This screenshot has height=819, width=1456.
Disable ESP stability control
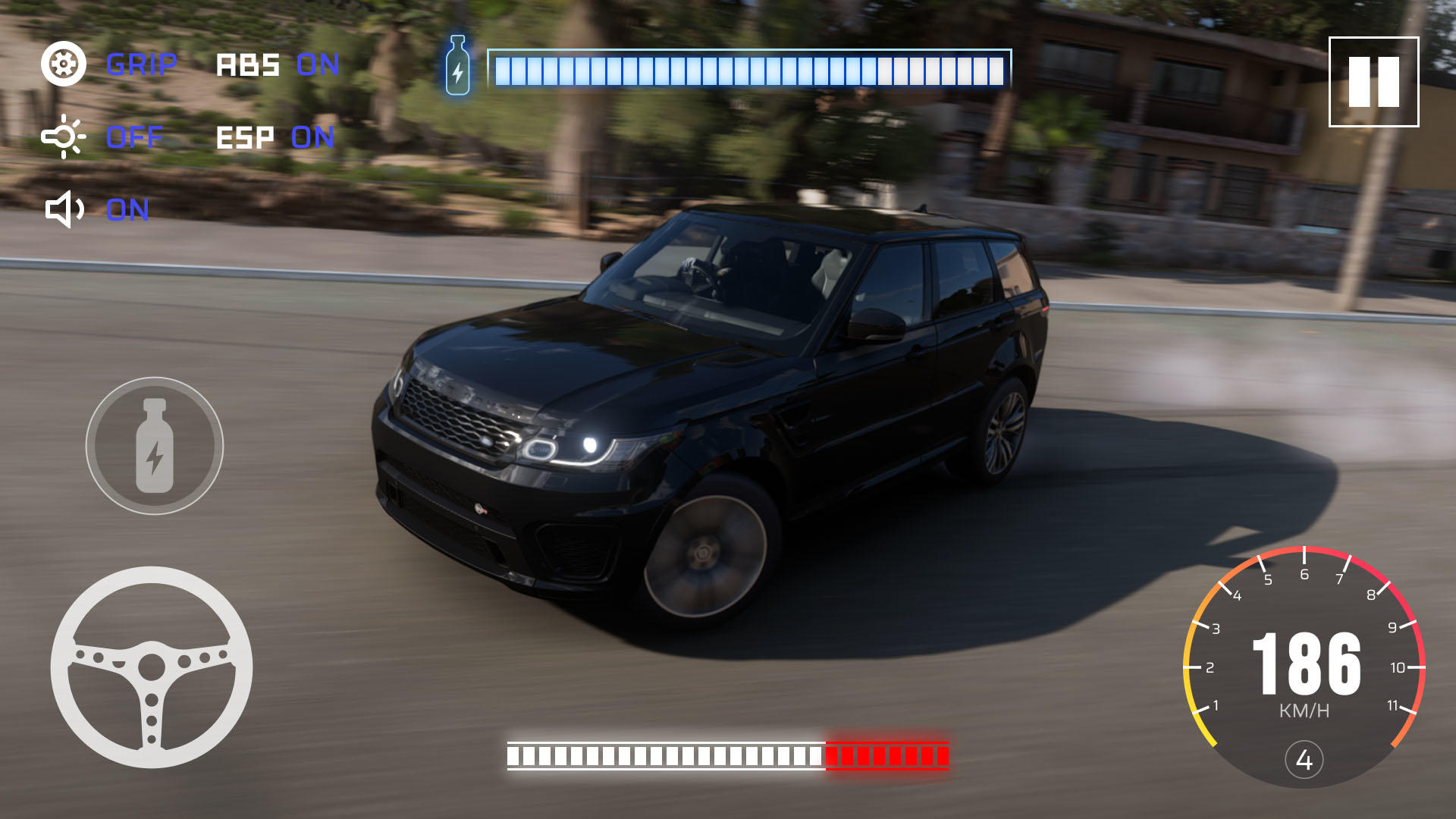click(x=313, y=138)
